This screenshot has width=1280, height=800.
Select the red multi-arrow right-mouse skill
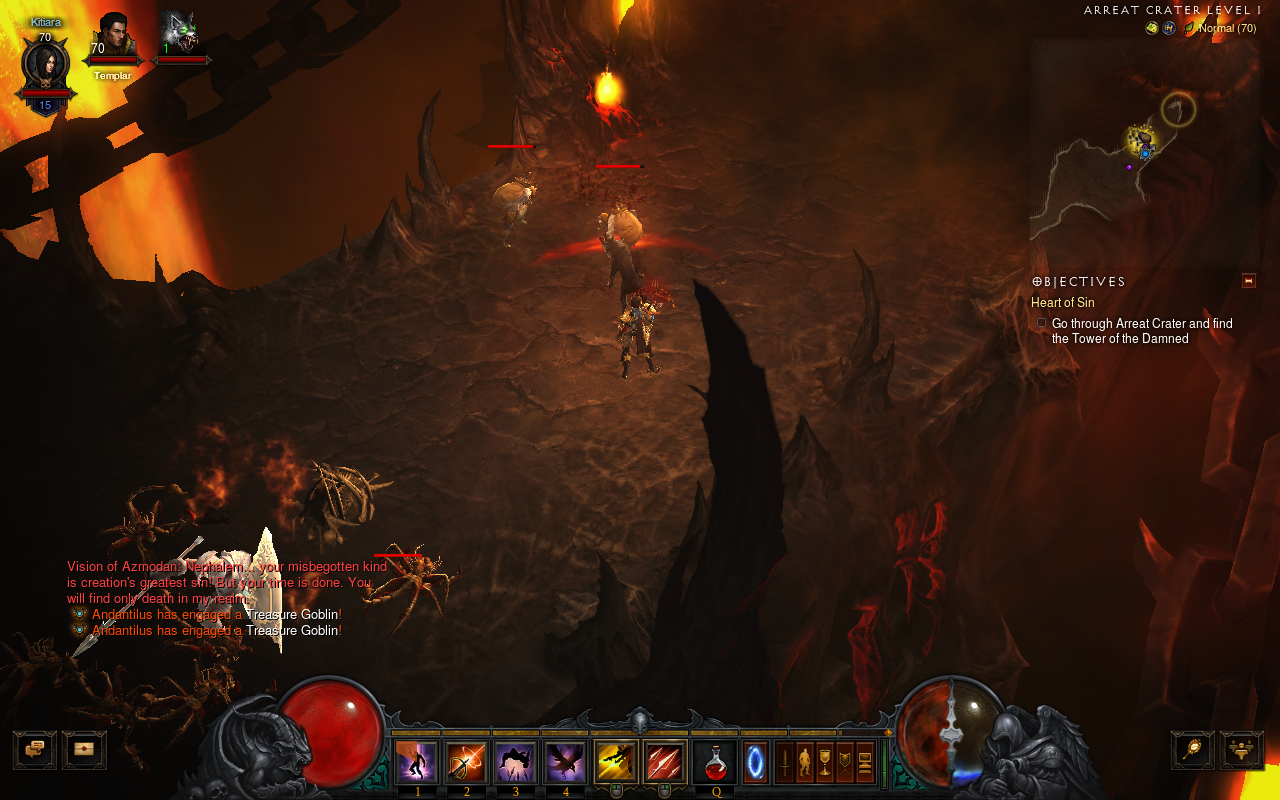665,762
